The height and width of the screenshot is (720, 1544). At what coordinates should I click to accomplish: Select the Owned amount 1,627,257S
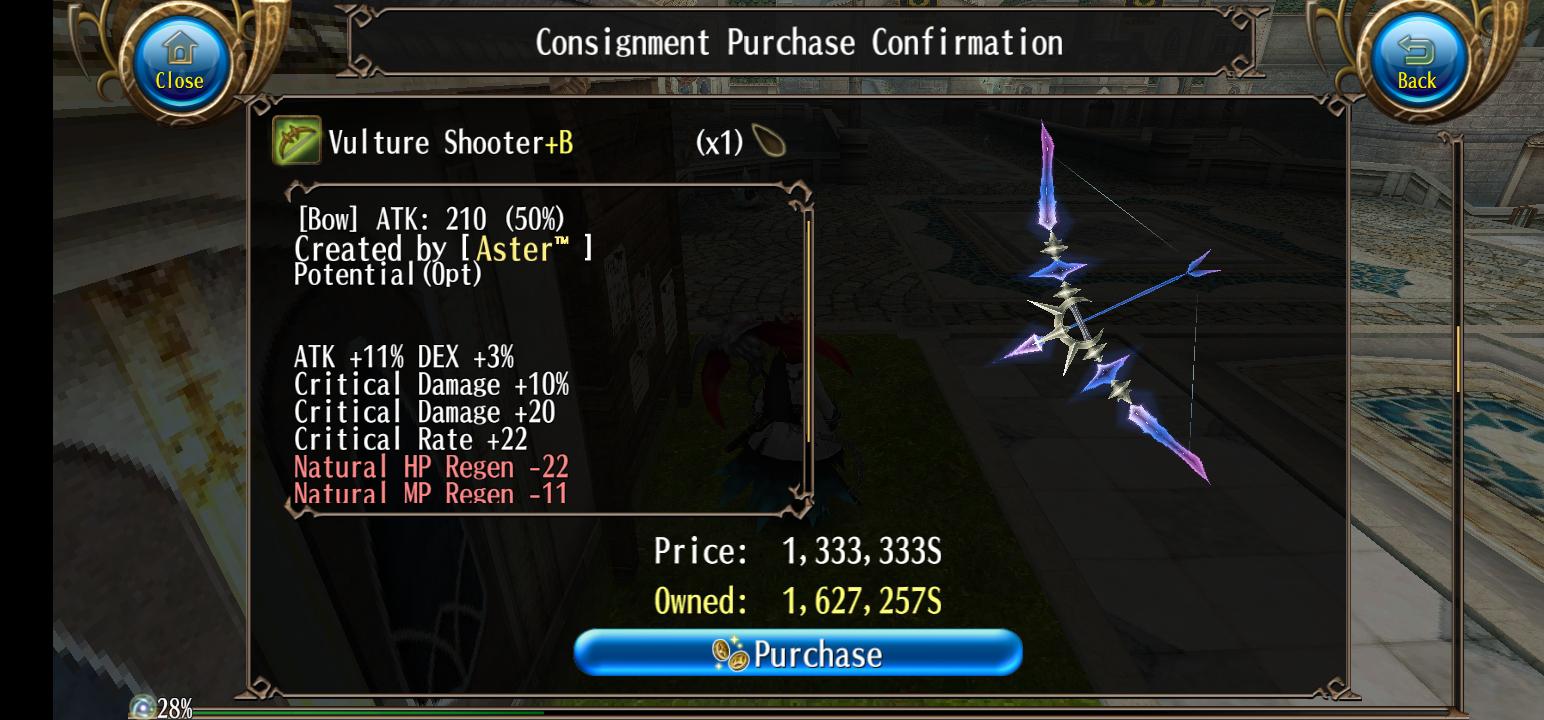coord(863,601)
